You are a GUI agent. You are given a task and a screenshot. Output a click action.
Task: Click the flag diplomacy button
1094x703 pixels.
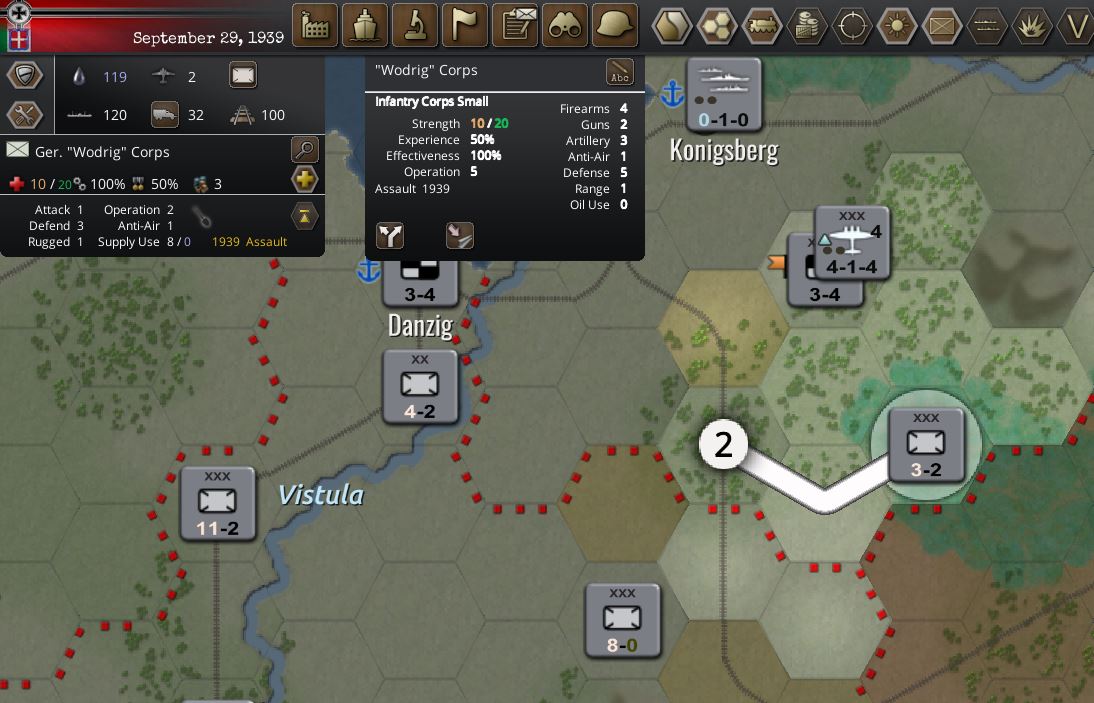point(465,25)
